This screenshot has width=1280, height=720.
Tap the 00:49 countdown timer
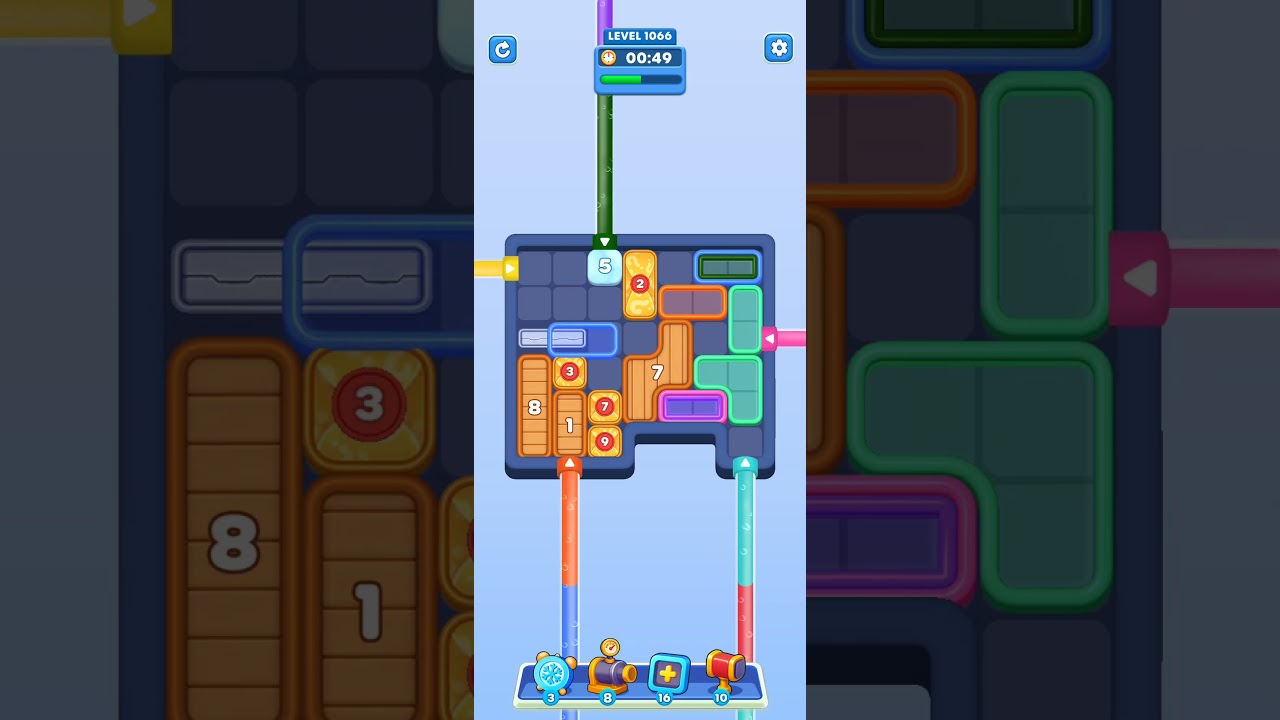click(x=649, y=58)
